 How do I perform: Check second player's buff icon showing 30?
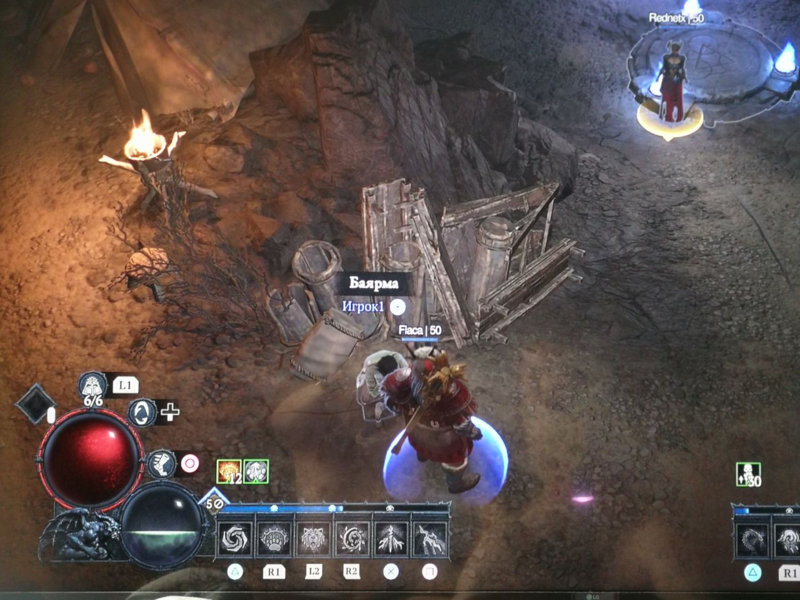747,474
